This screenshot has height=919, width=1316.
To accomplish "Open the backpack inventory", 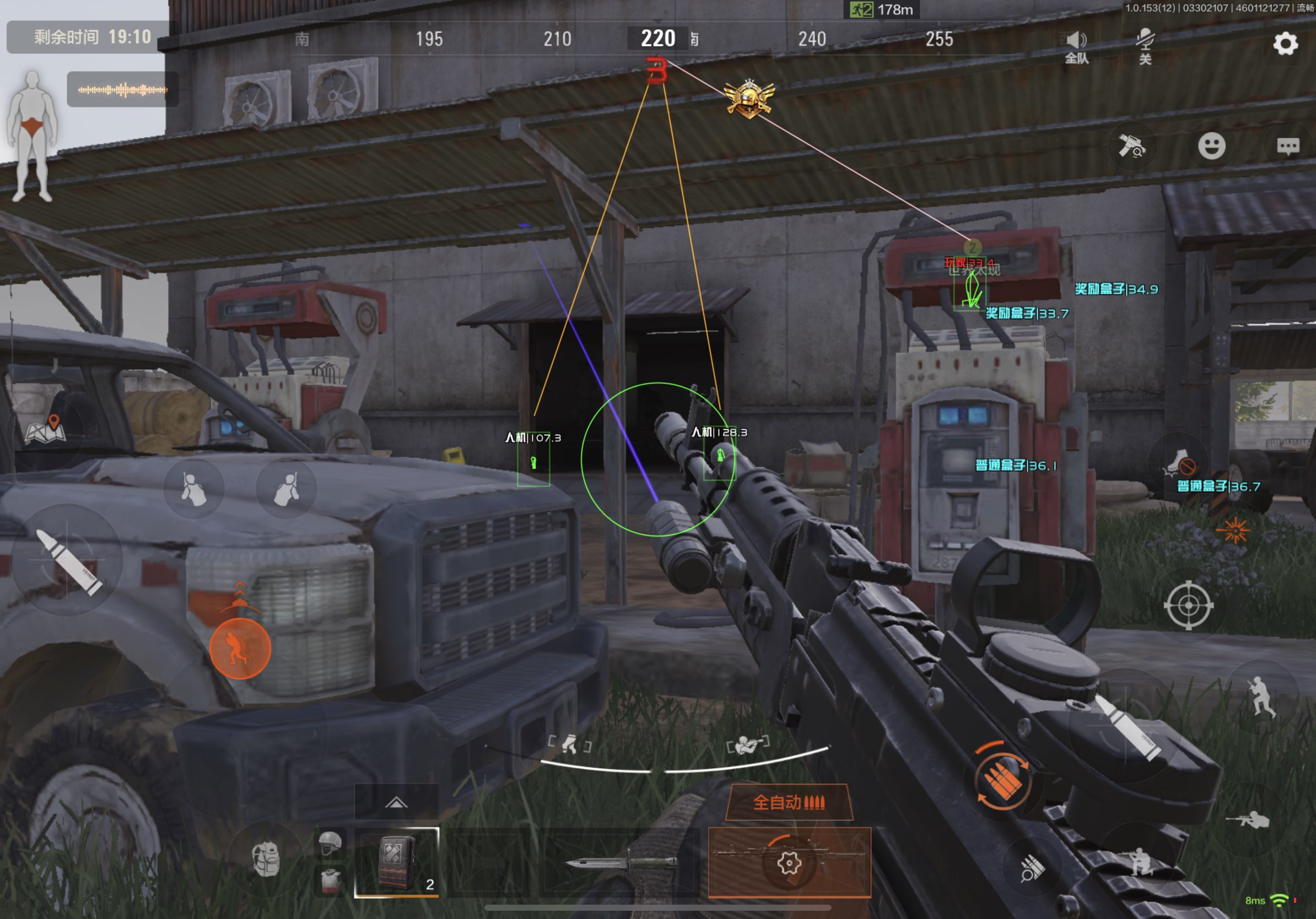I will pos(266,859).
